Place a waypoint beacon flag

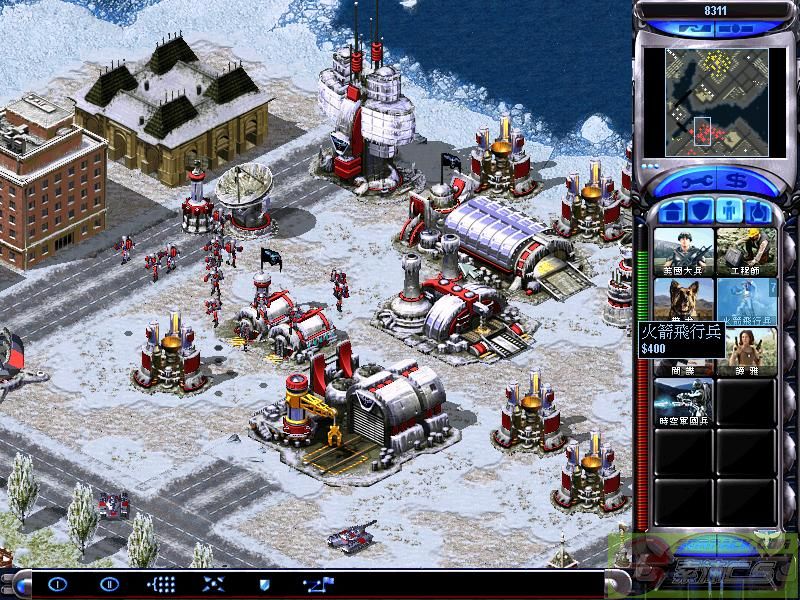(319, 583)
